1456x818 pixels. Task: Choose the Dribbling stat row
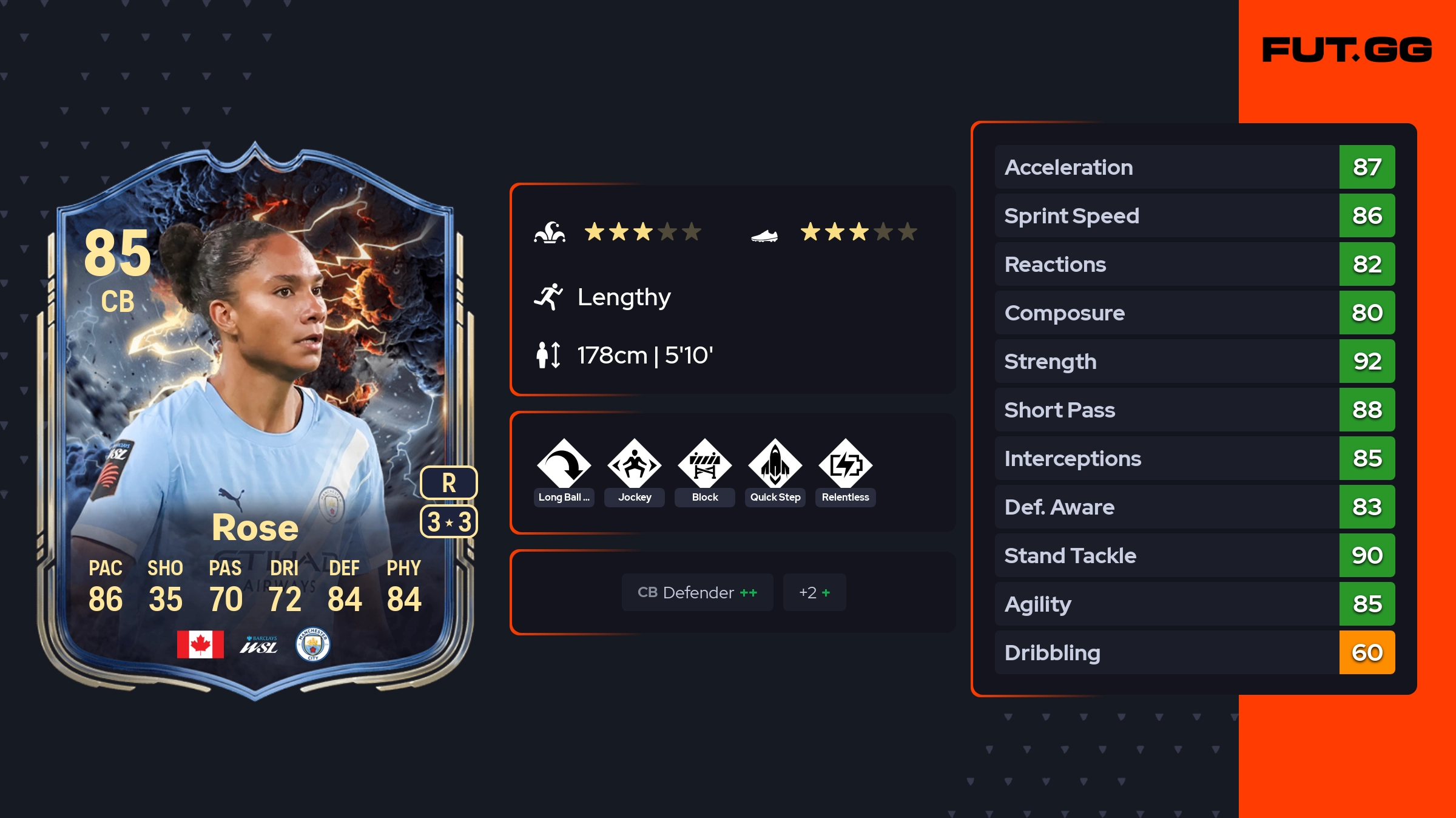(x=1194, y=652)
